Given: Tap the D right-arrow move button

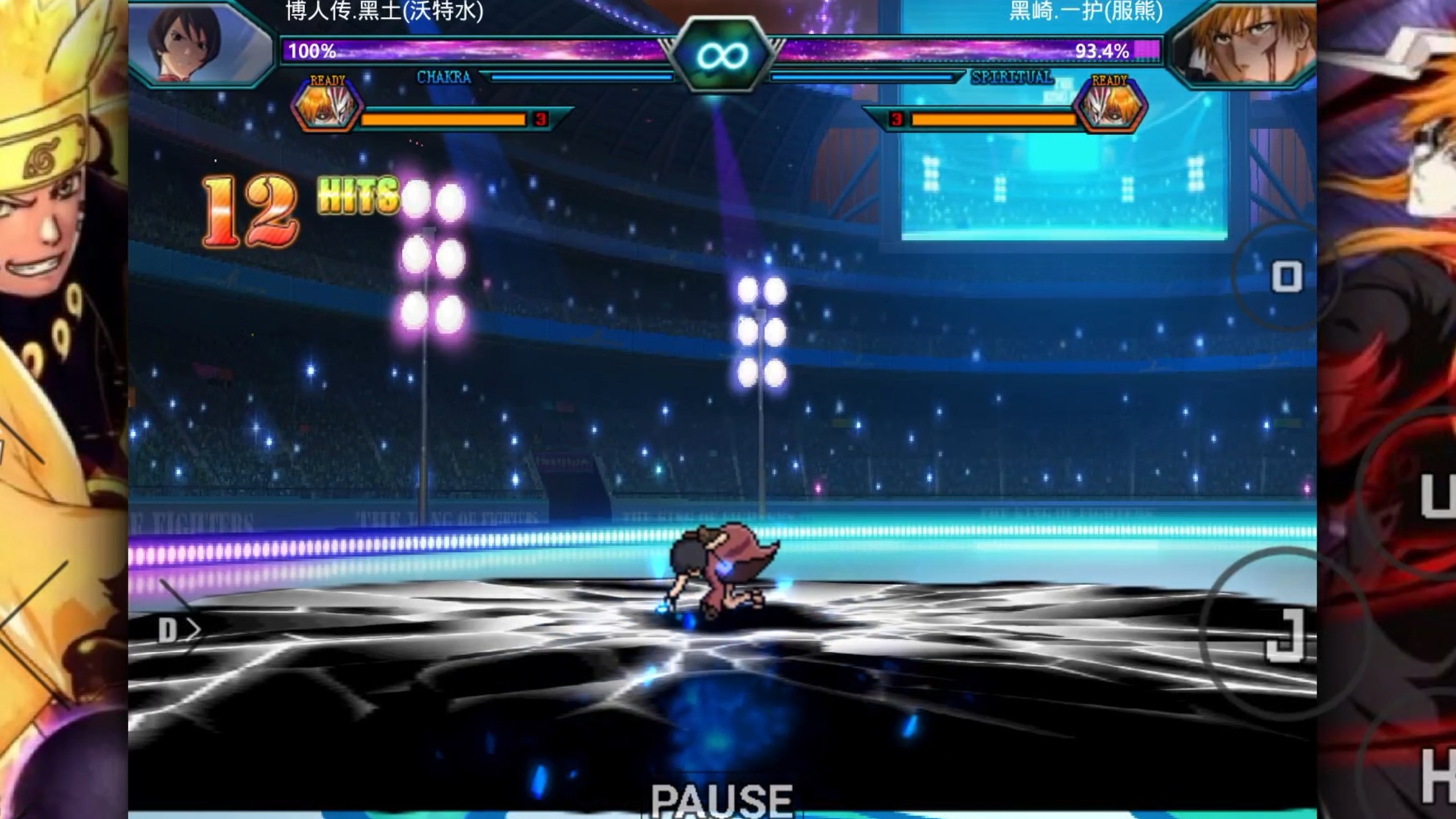Looking at the screenshot, I should click(x=179, y=630).
